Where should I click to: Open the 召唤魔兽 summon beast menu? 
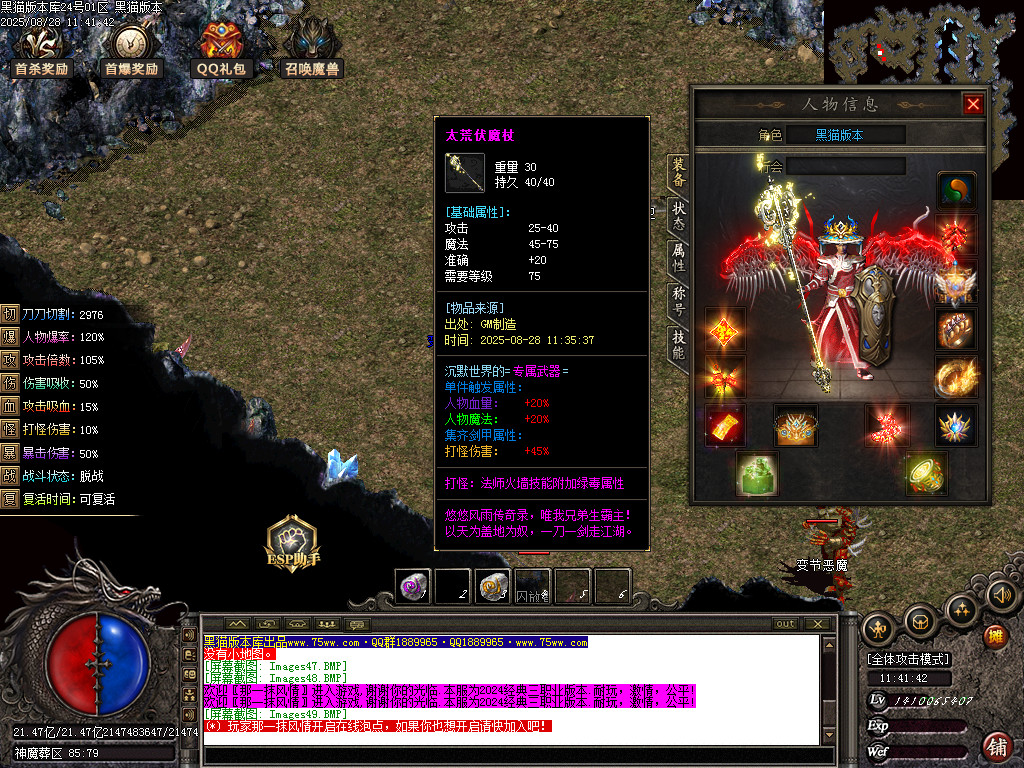pos(312,51)
